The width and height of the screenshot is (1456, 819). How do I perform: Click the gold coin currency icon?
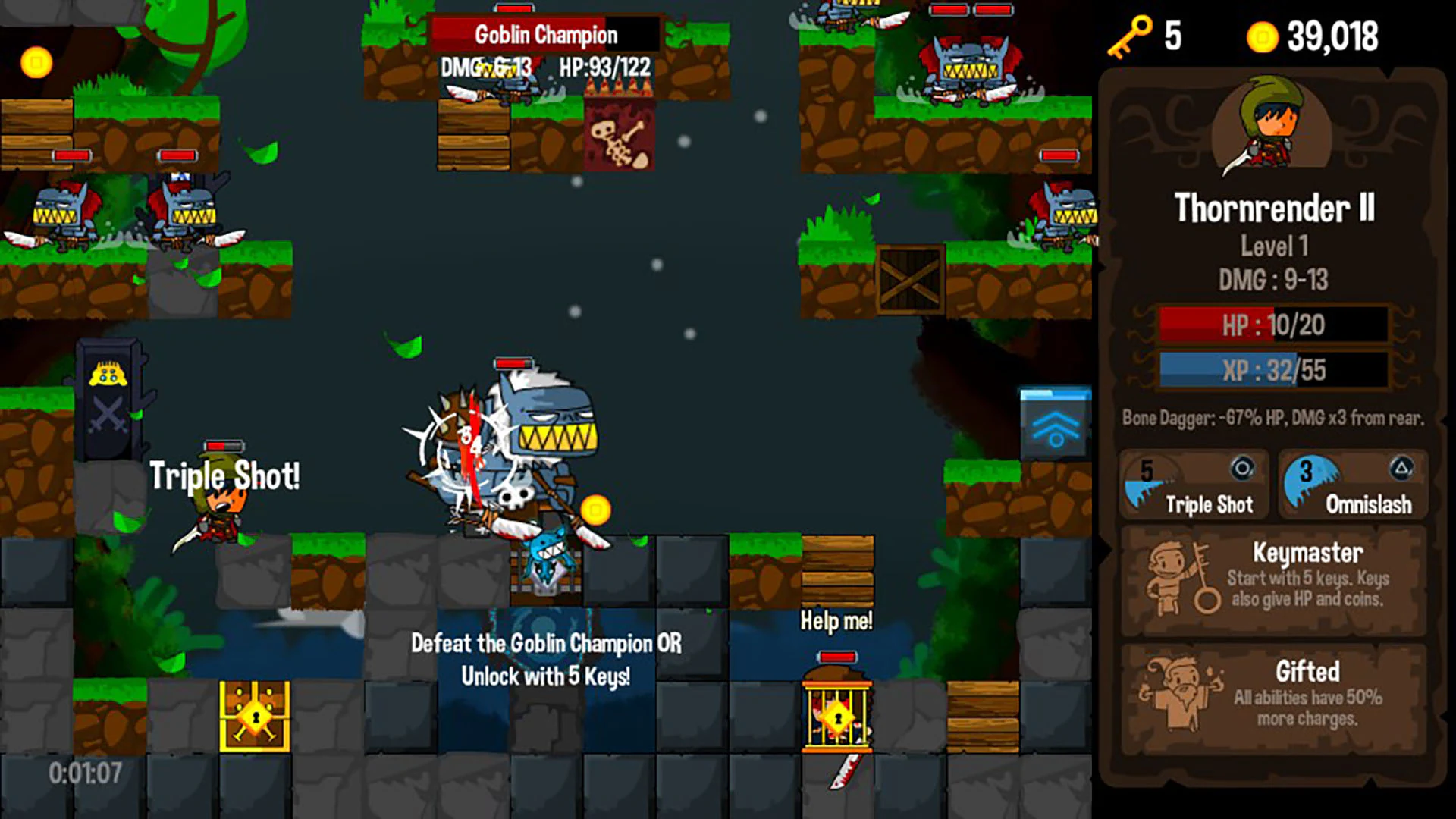(1263, 36)
